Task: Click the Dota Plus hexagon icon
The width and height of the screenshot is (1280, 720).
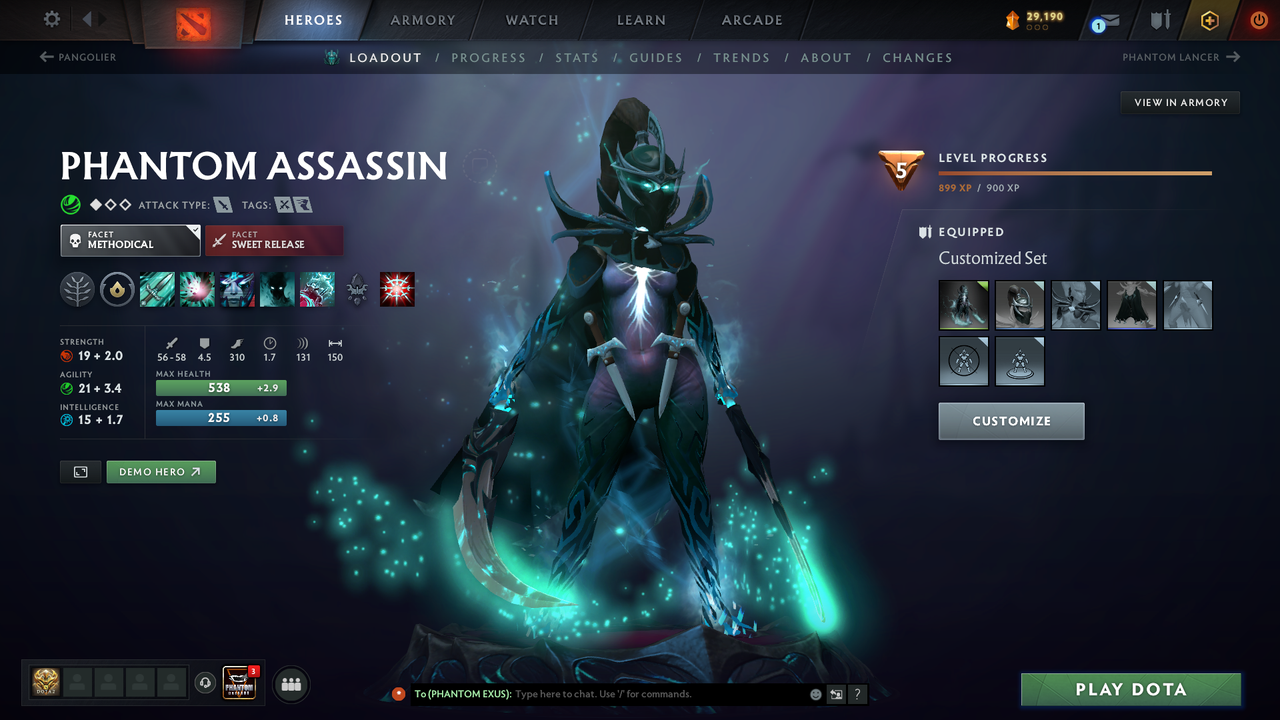Action: tap(1209, 20)
